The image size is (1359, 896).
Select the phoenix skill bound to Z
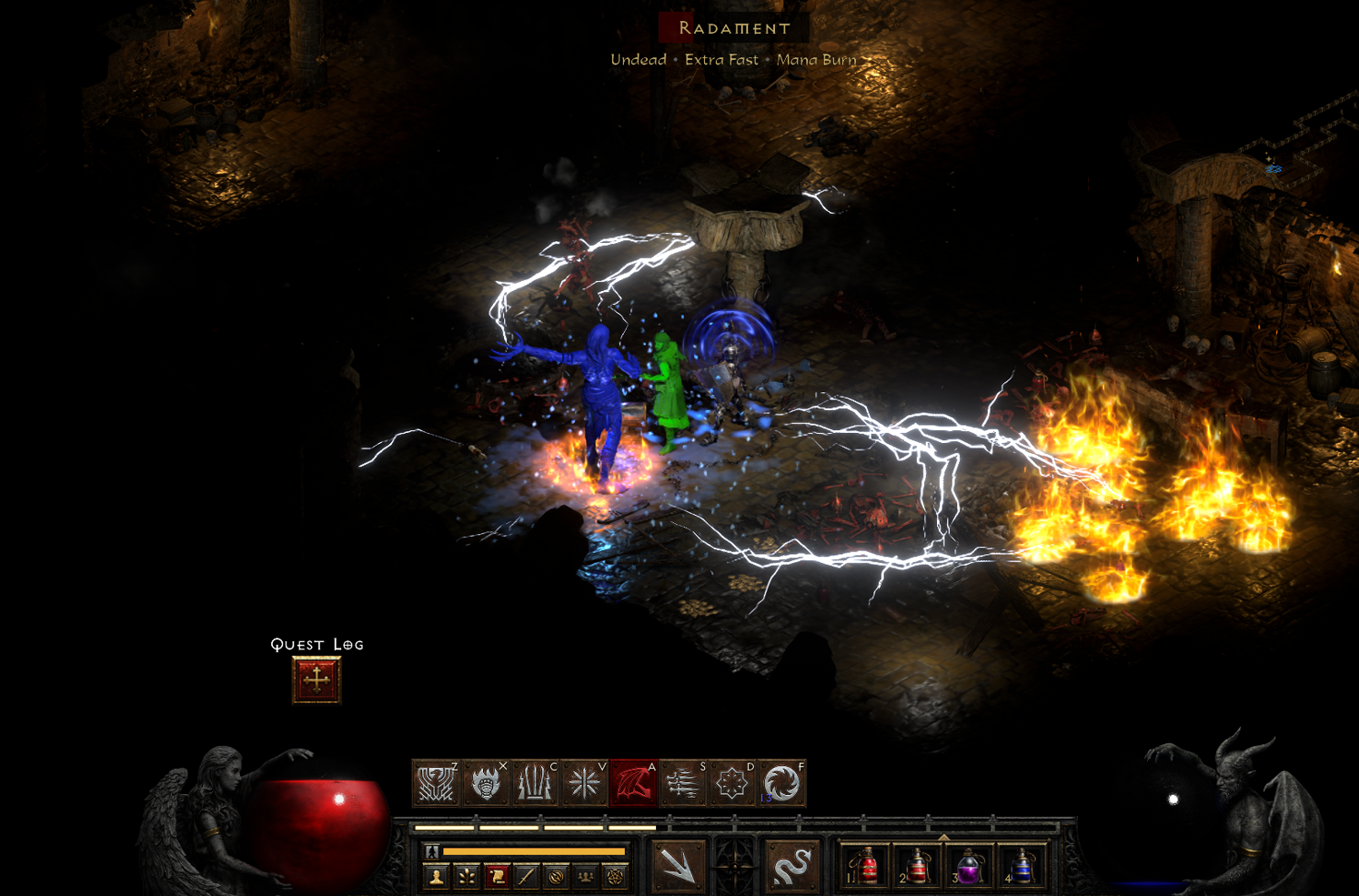click(436, 783)
